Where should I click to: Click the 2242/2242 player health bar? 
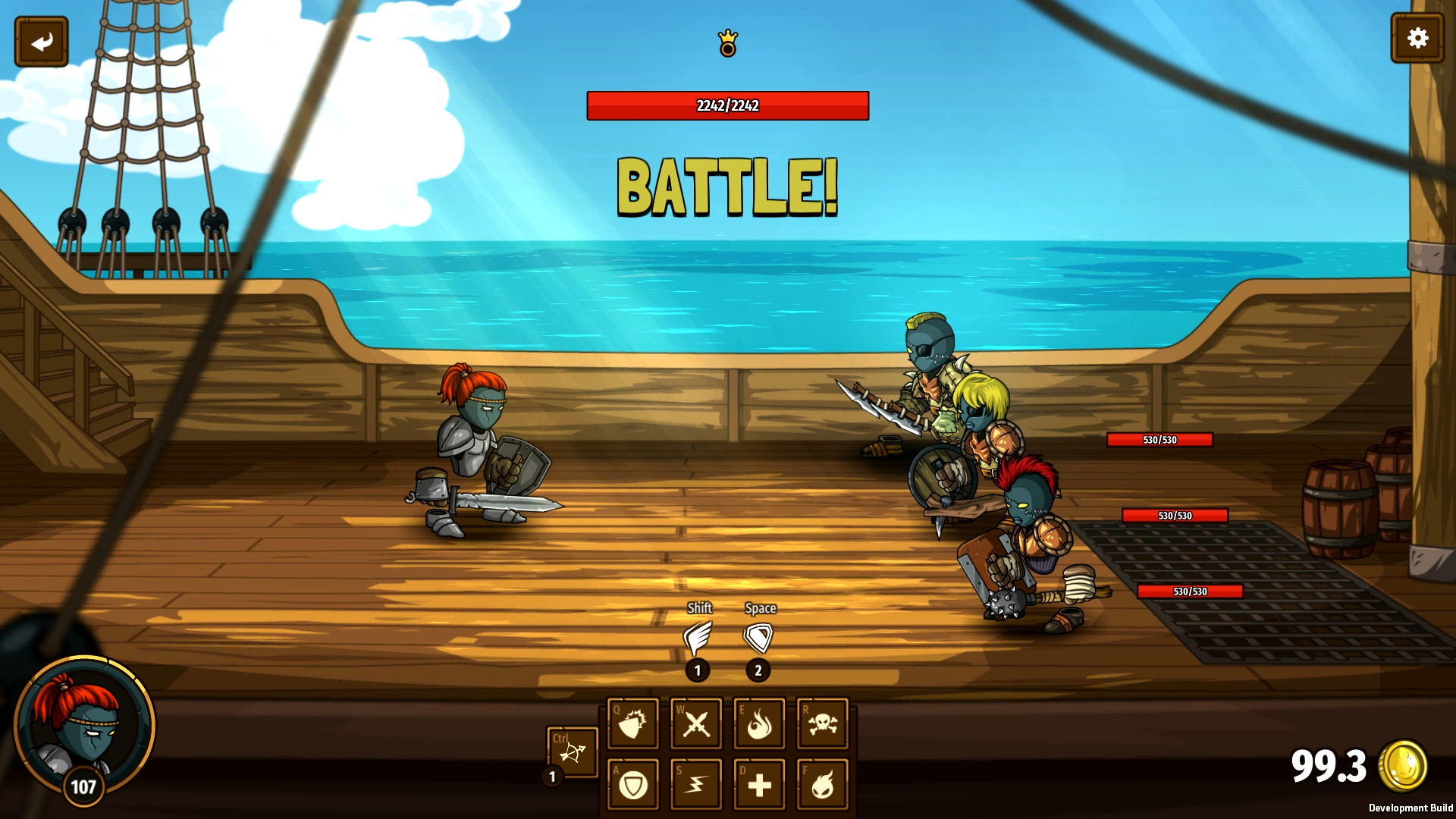pyautogui.click(x=727, y=107)
